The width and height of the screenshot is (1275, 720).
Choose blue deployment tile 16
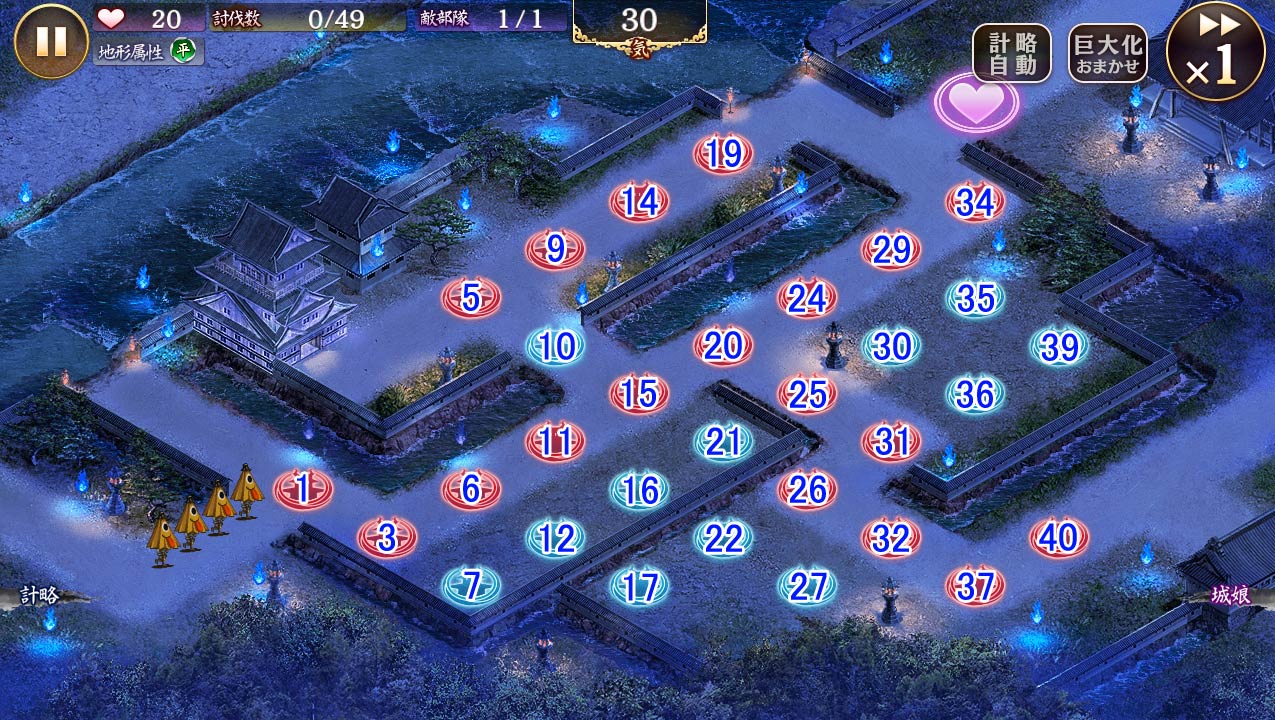pos(639,489)
